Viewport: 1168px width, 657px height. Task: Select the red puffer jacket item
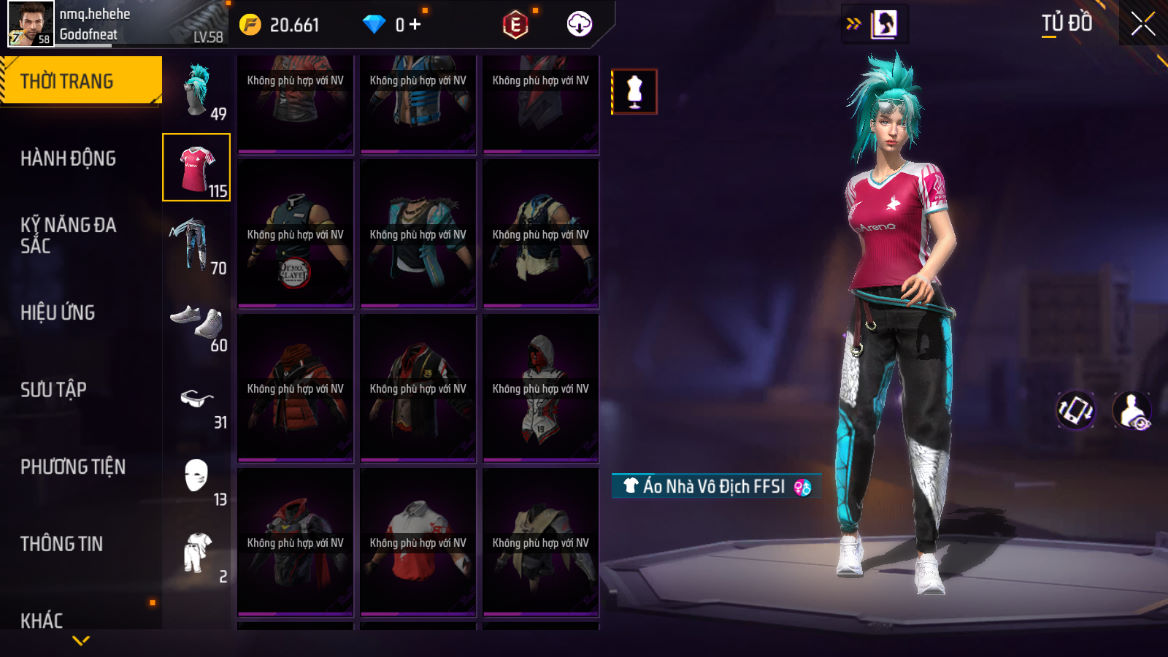tap(295, 389)
